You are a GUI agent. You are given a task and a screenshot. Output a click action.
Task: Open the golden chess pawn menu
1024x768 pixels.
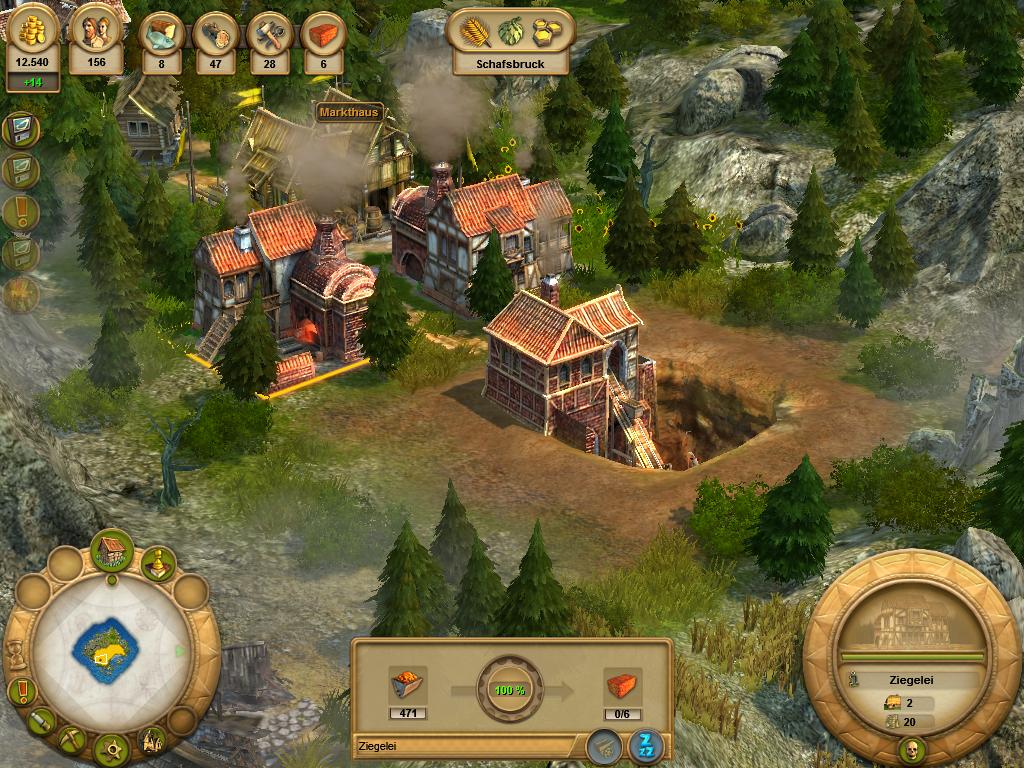click(158, 565)
